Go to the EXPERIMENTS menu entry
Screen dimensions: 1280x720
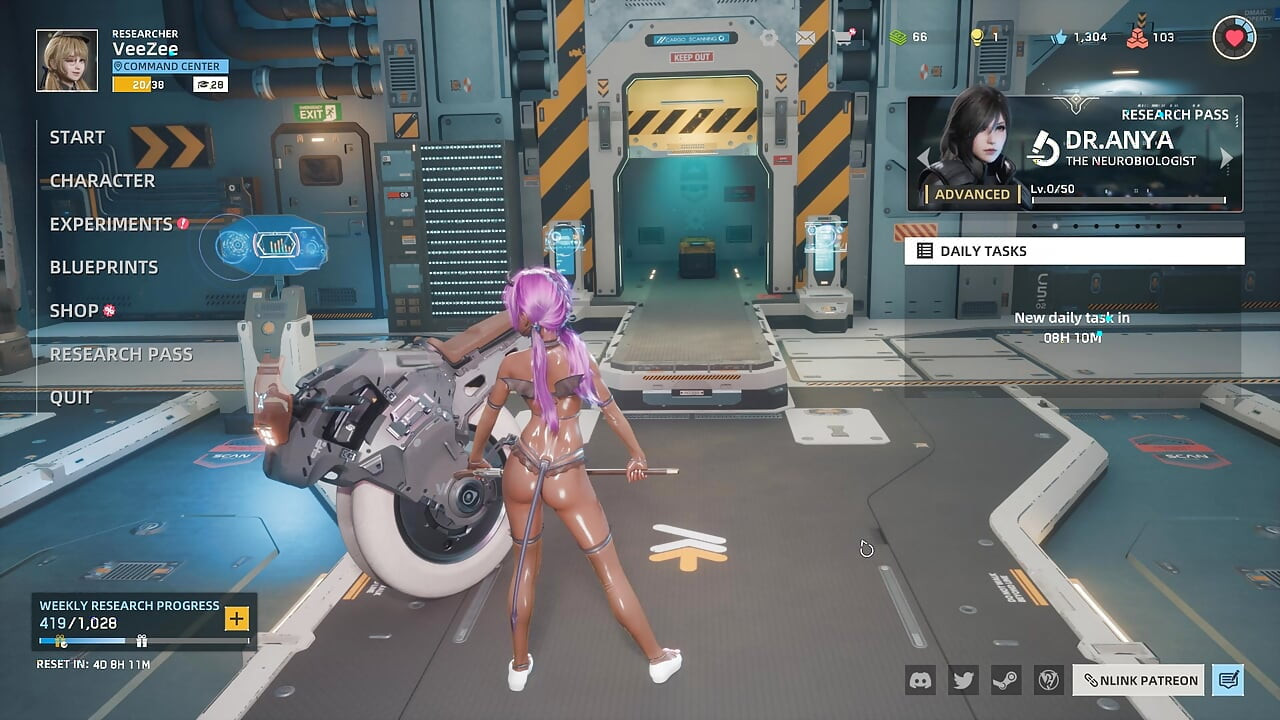click(111, 224)
